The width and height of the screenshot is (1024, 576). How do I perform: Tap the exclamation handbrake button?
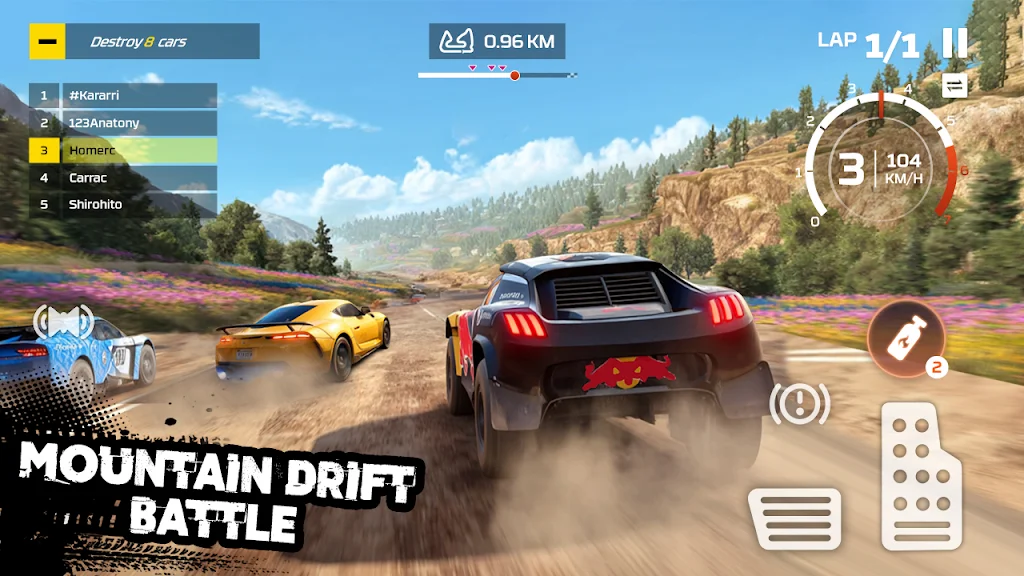point(799,403)
